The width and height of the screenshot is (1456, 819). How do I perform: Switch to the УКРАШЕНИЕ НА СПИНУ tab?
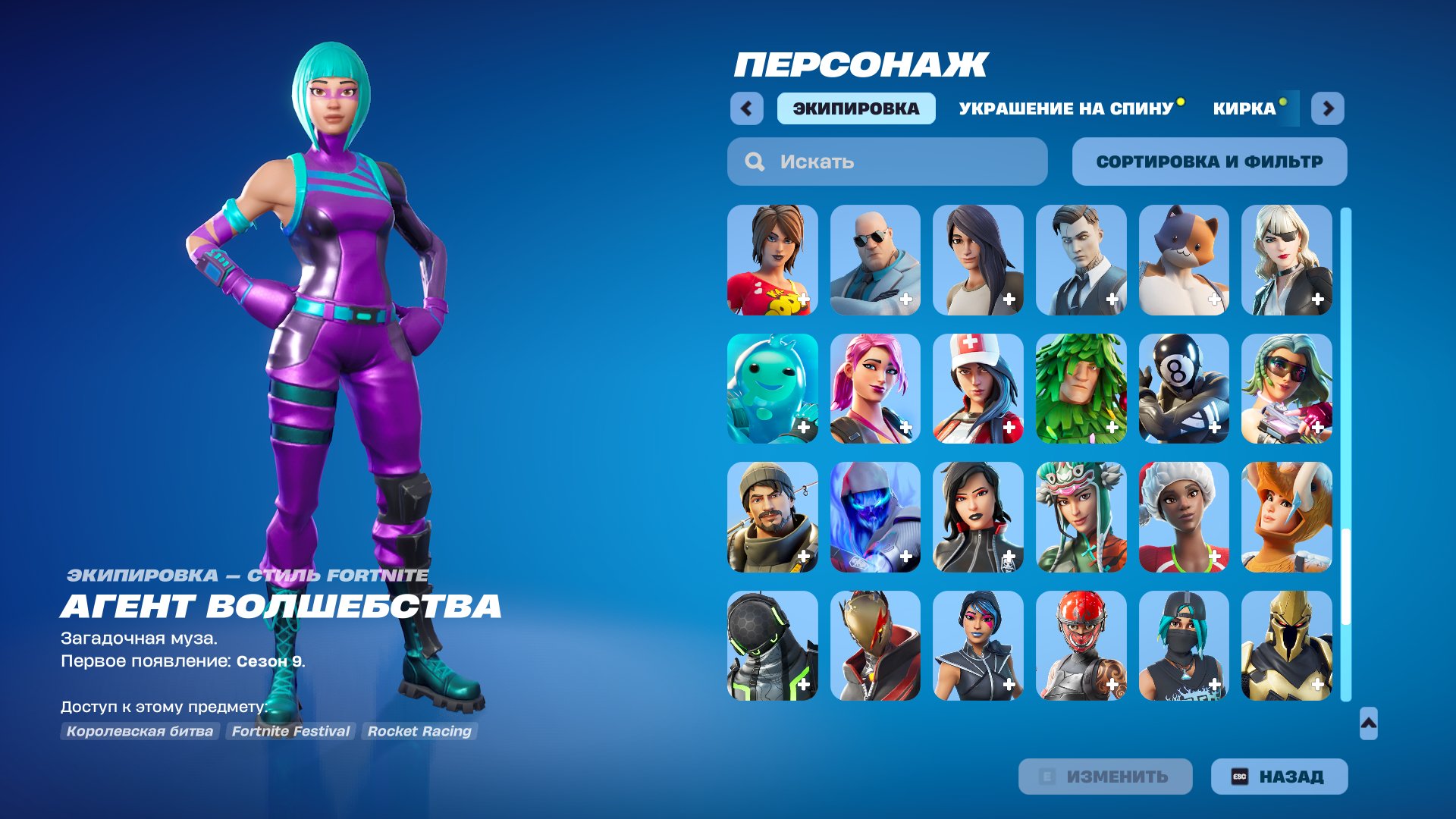[x=1065, y=108]
